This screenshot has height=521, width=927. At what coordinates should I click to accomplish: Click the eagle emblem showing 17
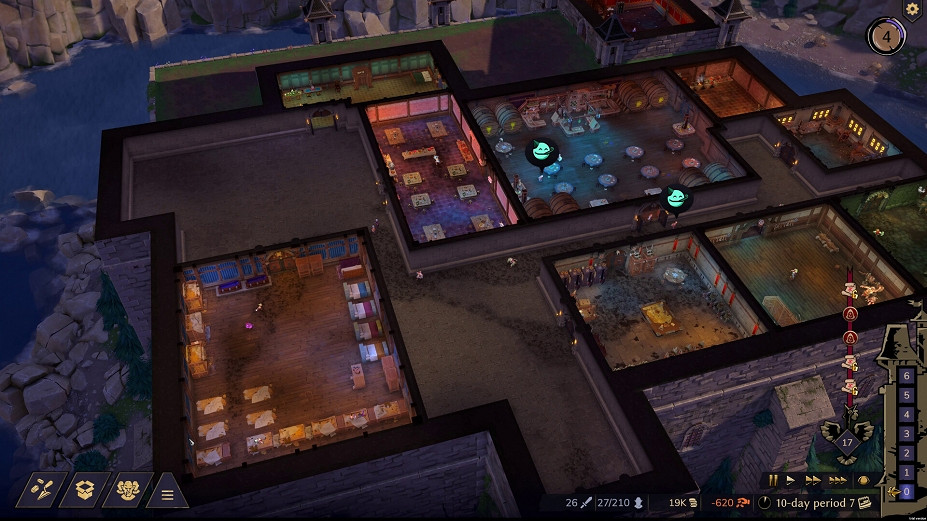(x=845, y=435)
